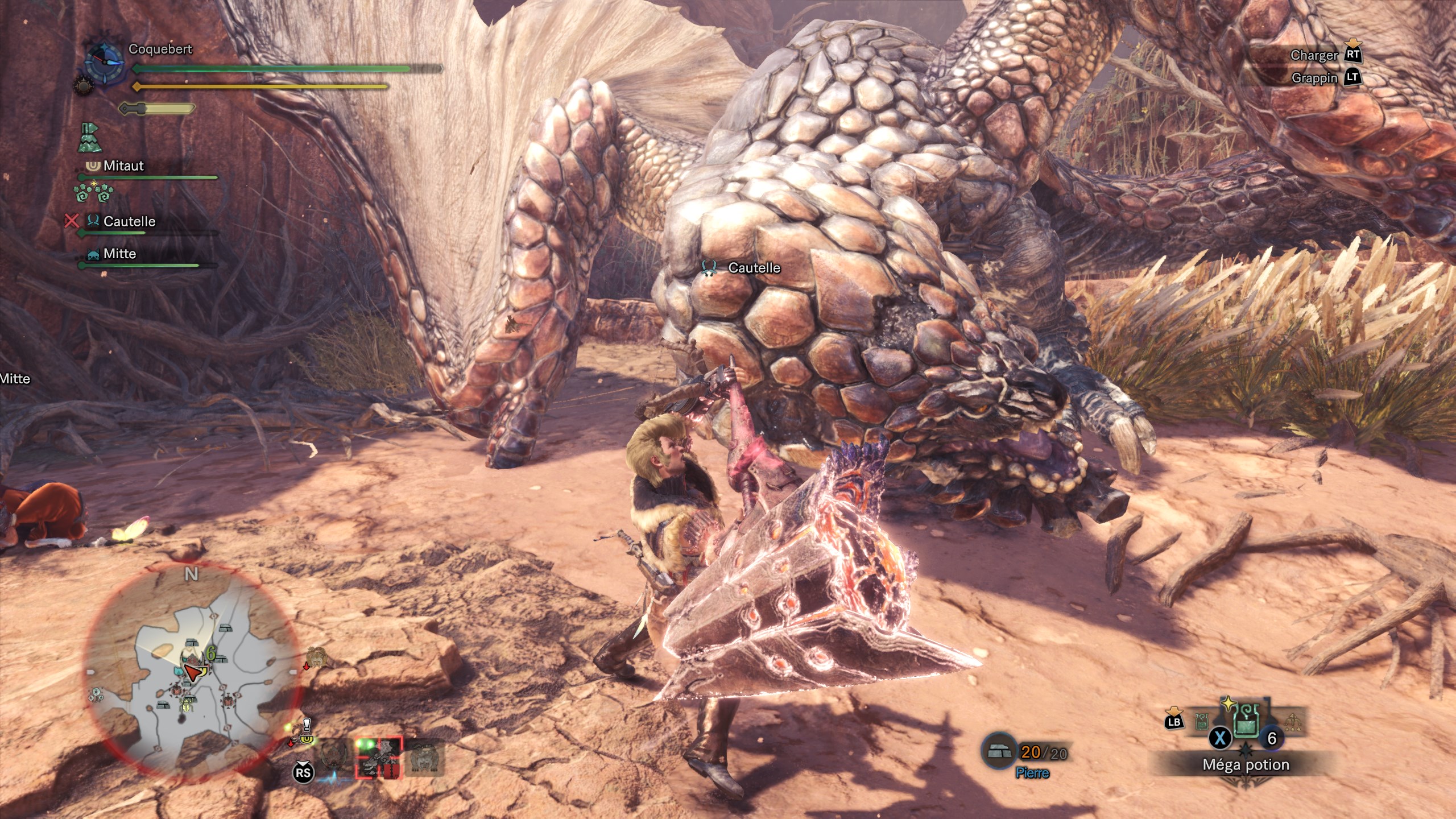Image resolution: width=1456 pixels, height=819 pixels.
Task: Choose the faded tan item right of Méga potion
Action: (1293, 722)
